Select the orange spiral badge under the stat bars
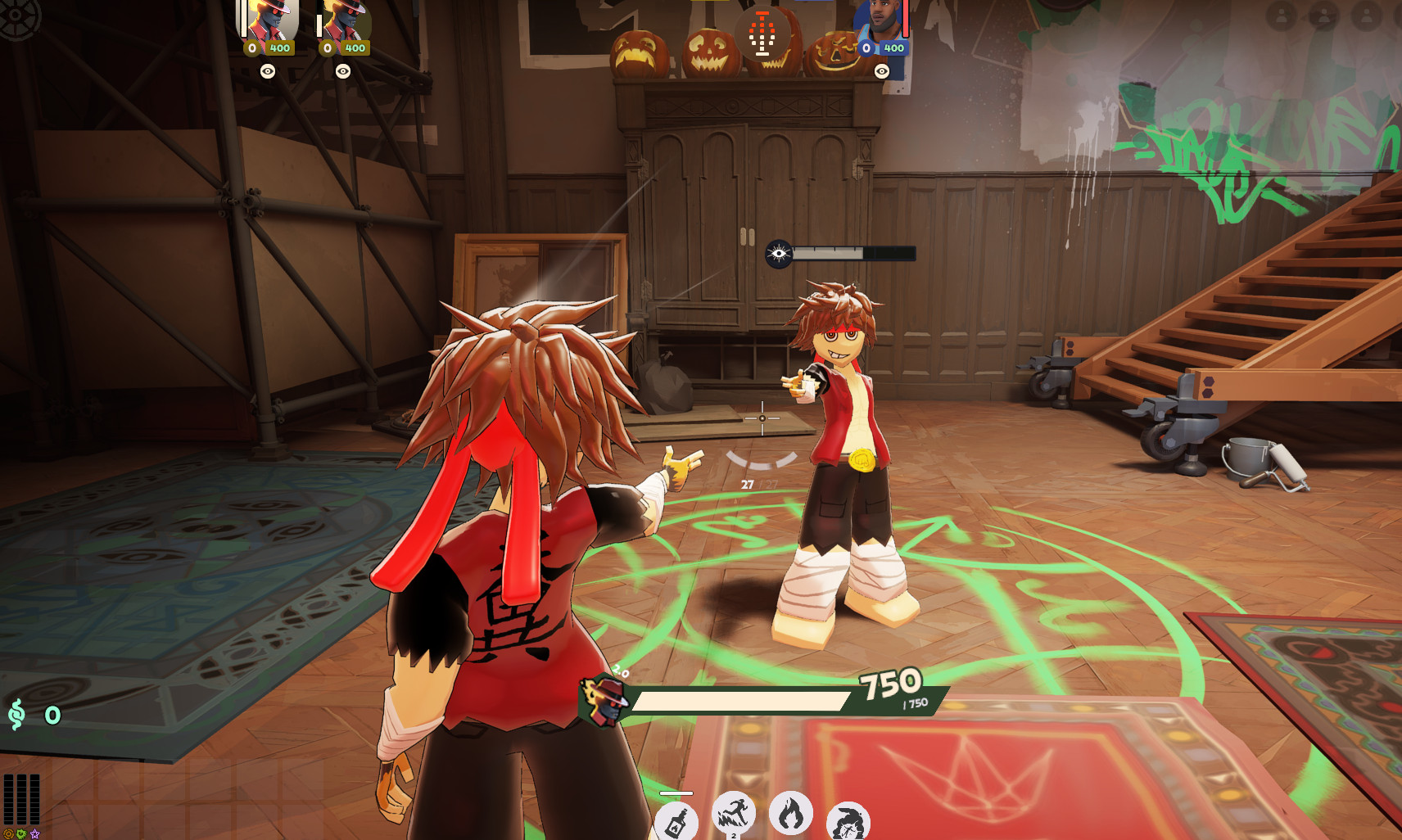 (x=8, y=833)
